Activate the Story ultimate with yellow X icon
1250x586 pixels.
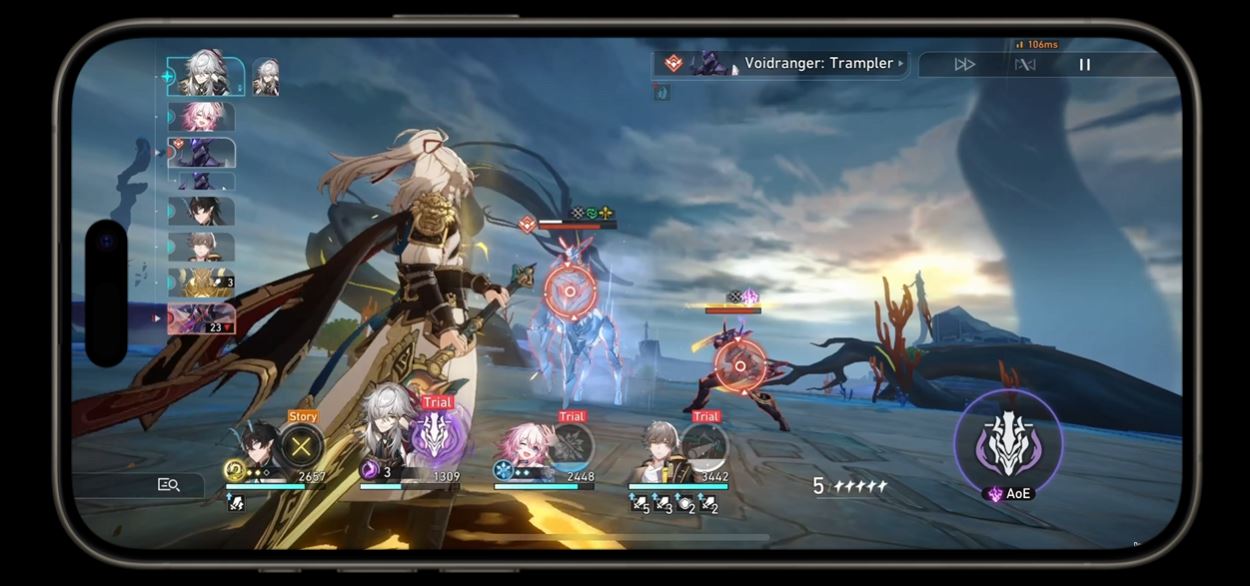pos(300,446)
